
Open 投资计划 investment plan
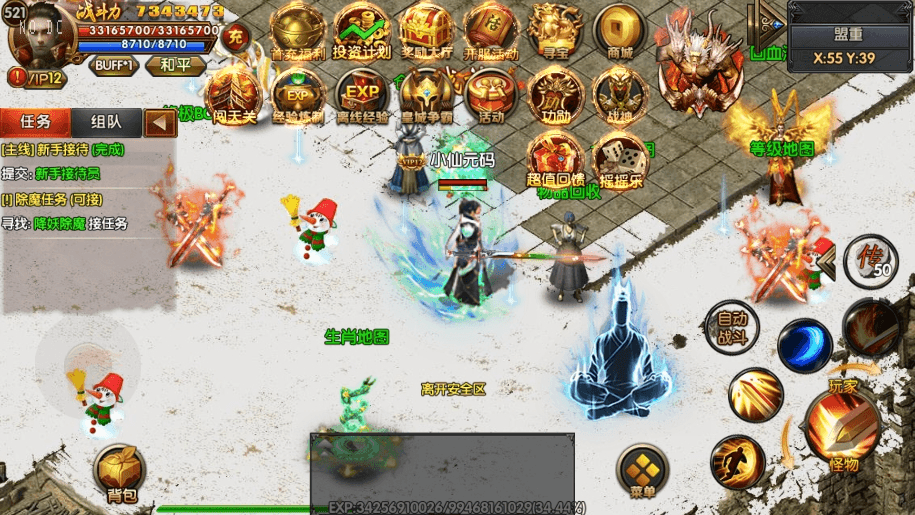click(363, 31)
